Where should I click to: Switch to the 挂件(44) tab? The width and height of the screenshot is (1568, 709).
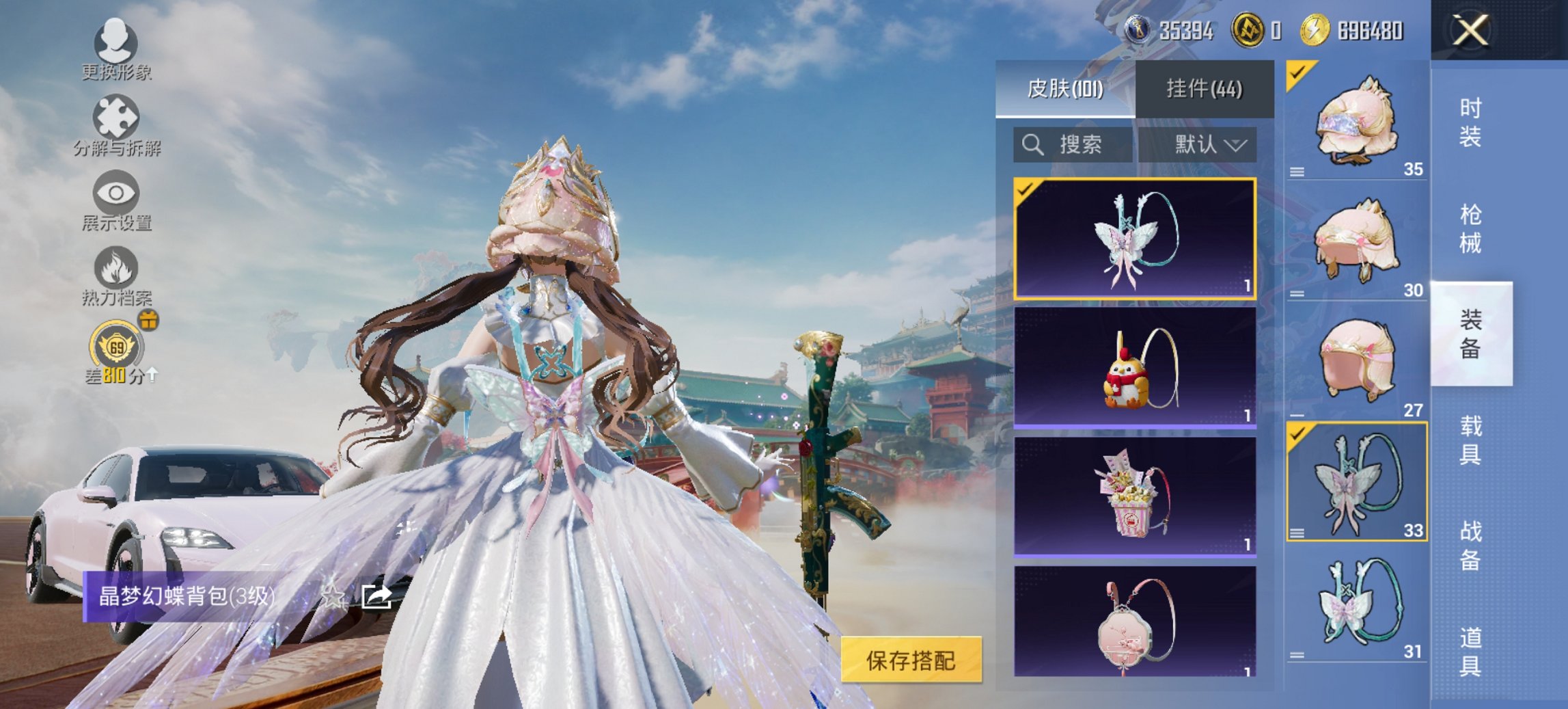coord(1205,90)
